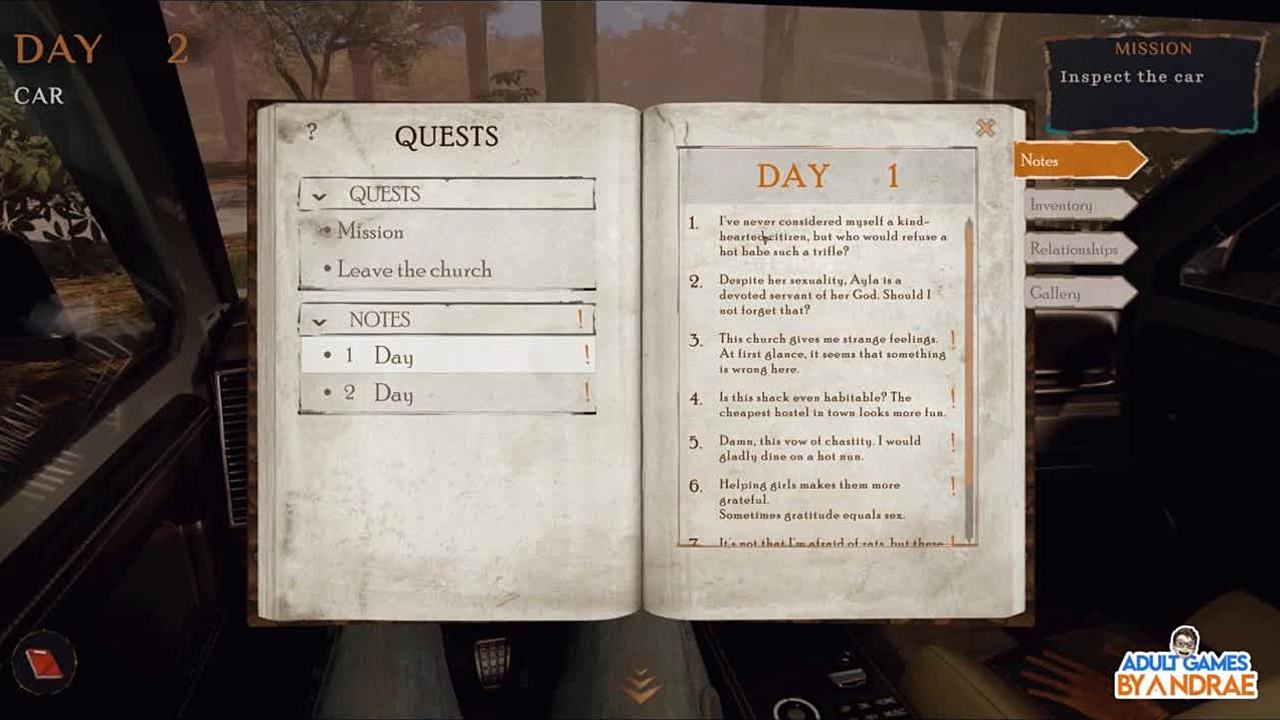This screenshot has height=720, width=1280.
Task: Select the Mission quest entry
Action: (370, 232)
